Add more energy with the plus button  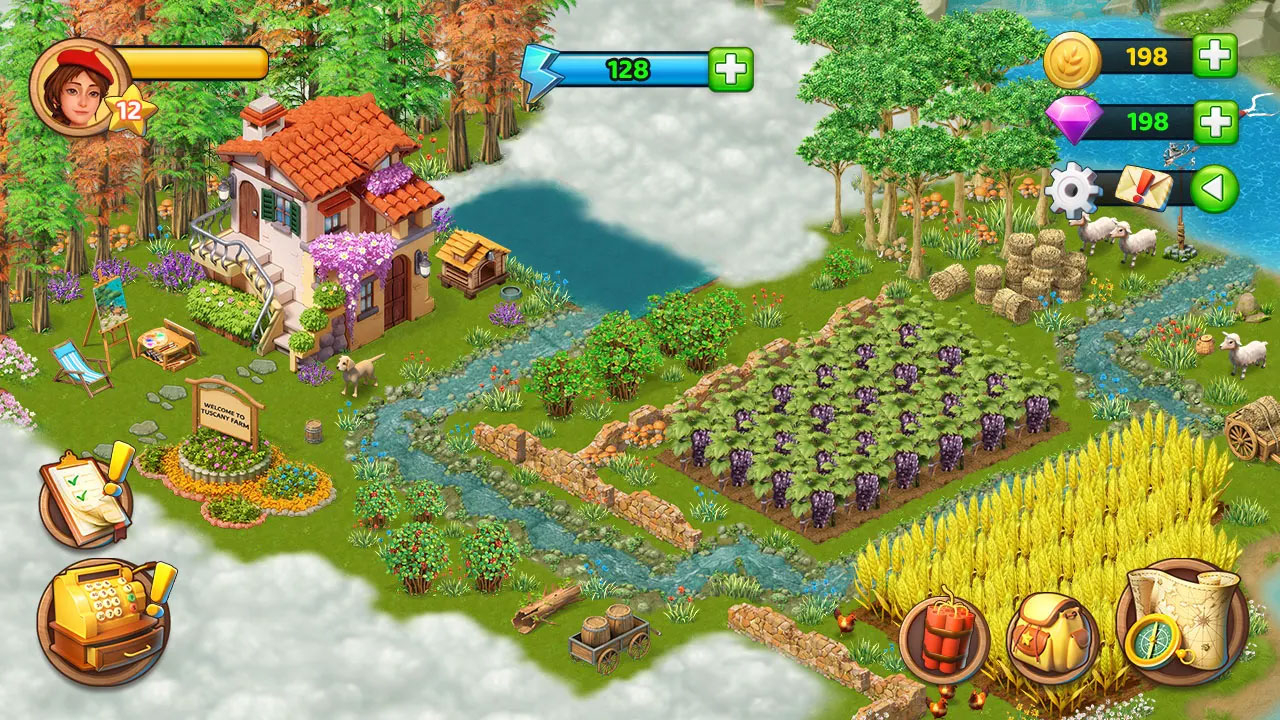[731, 69]
